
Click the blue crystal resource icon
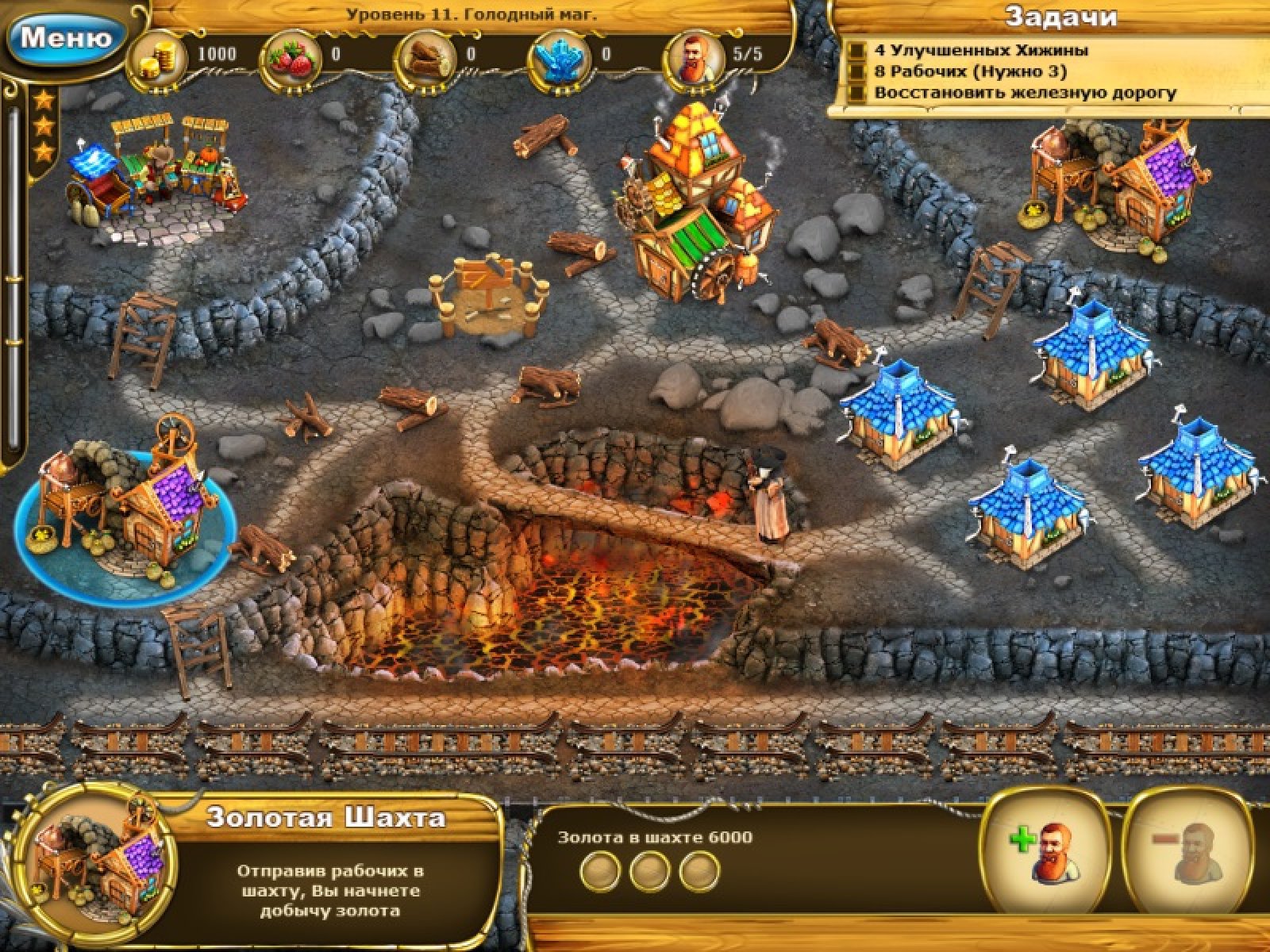pos(563,54)
